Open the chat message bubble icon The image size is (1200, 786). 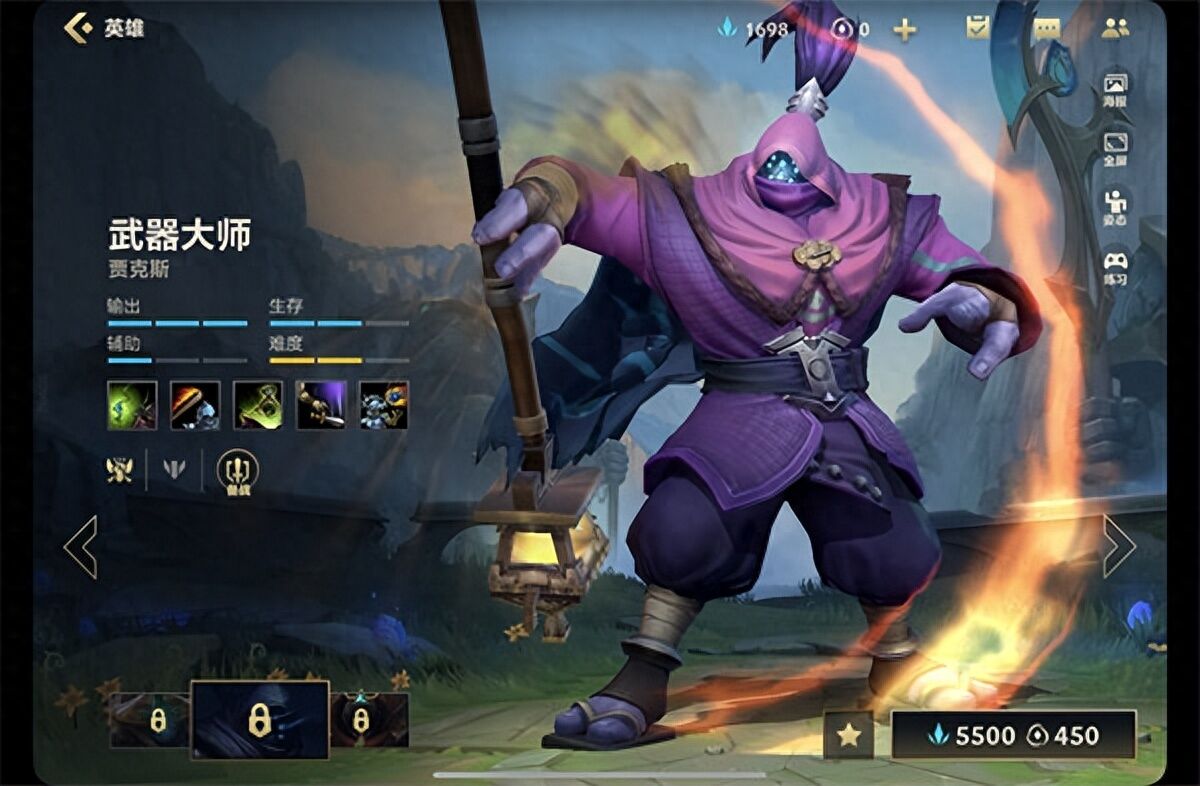point(1047,28)
